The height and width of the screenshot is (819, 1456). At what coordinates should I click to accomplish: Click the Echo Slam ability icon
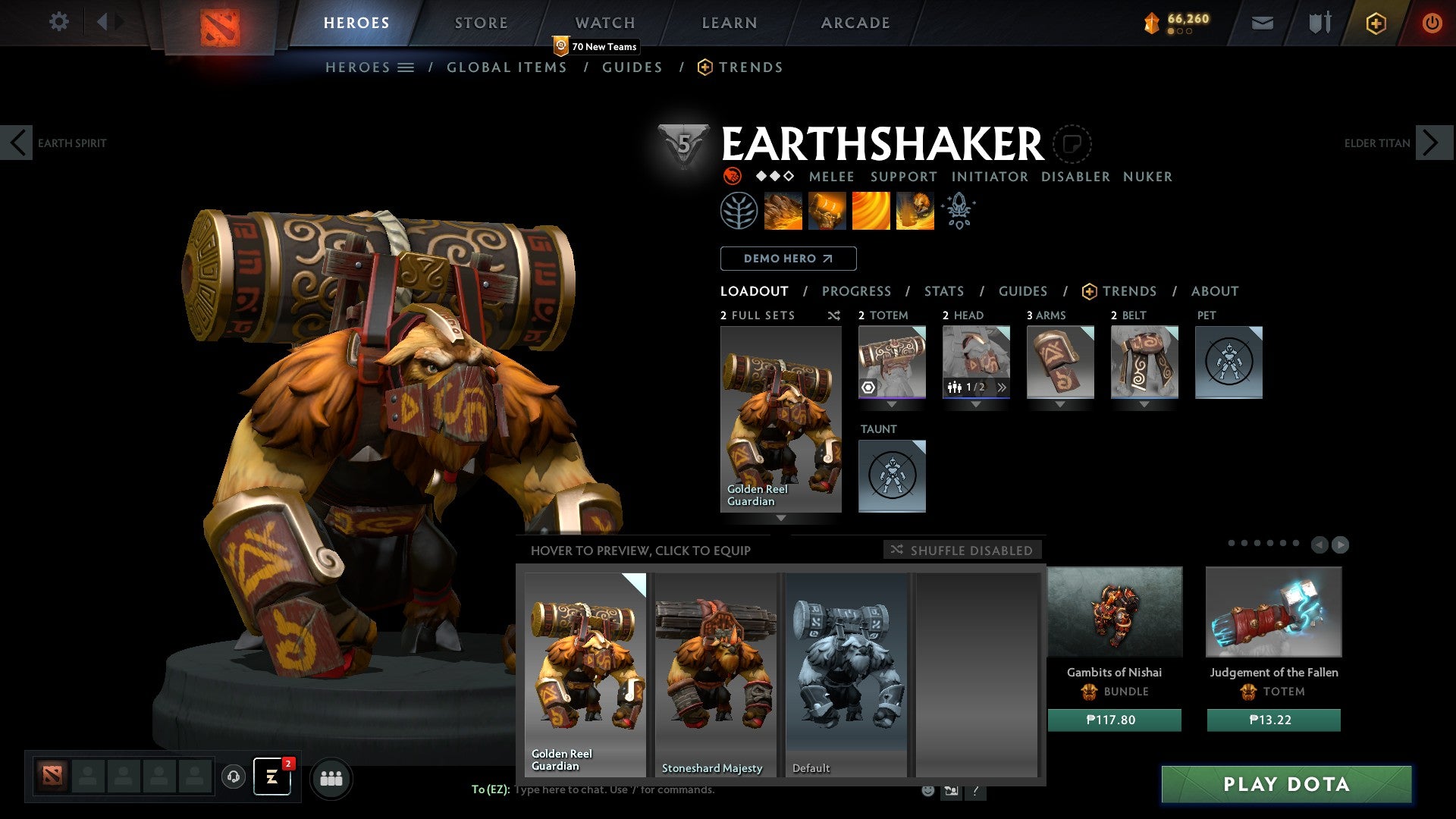[915, 211]
